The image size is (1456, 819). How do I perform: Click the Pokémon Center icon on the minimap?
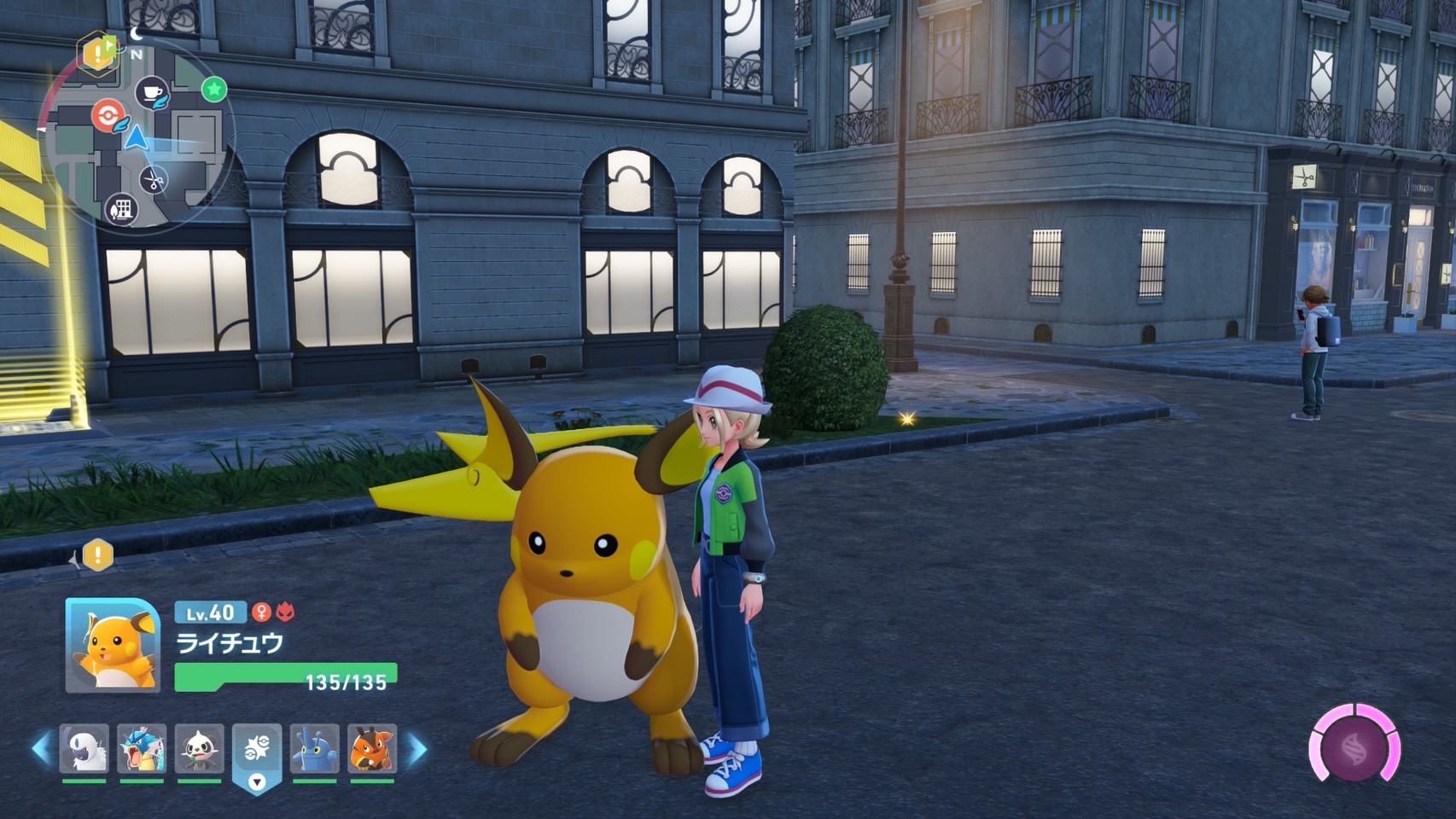109,116
